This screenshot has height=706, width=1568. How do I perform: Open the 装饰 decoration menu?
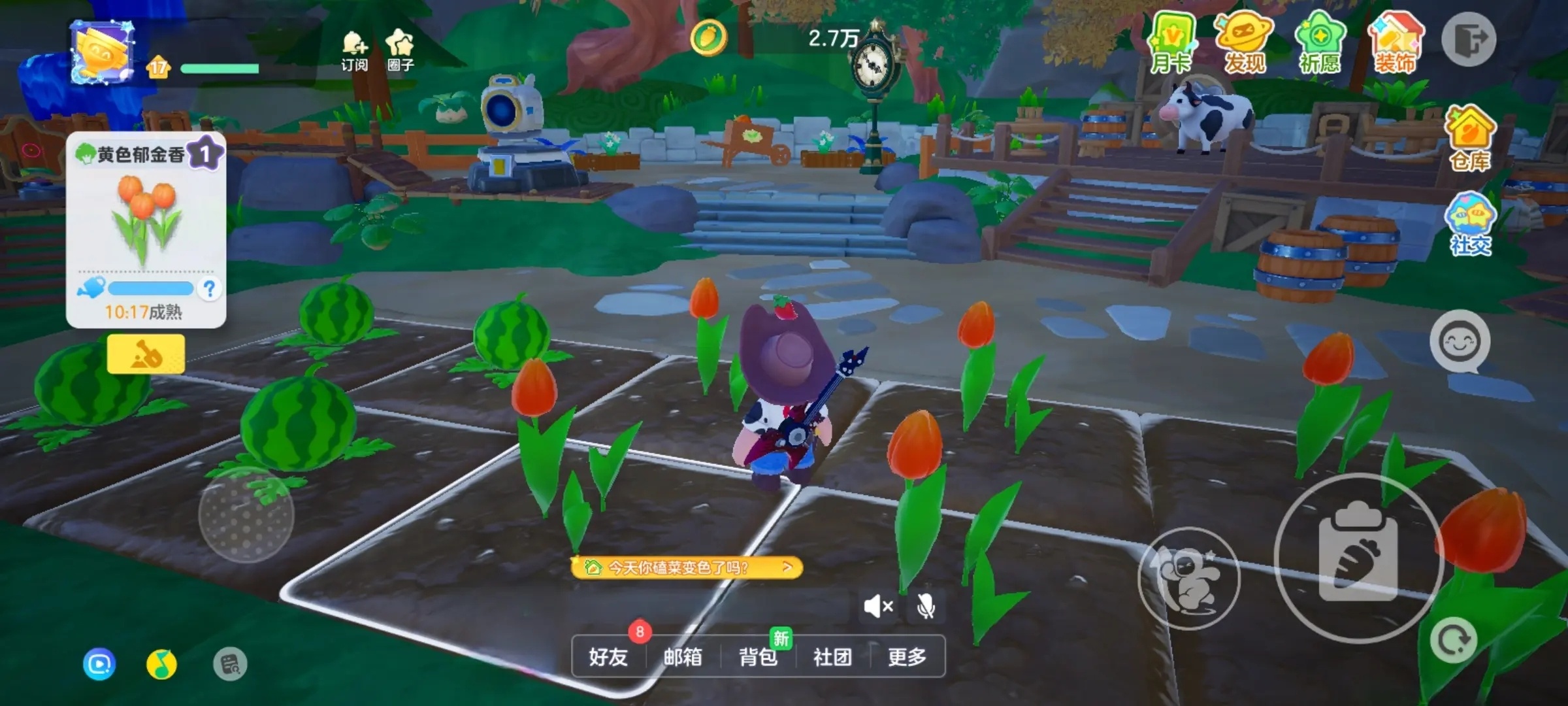point(1395,43)
